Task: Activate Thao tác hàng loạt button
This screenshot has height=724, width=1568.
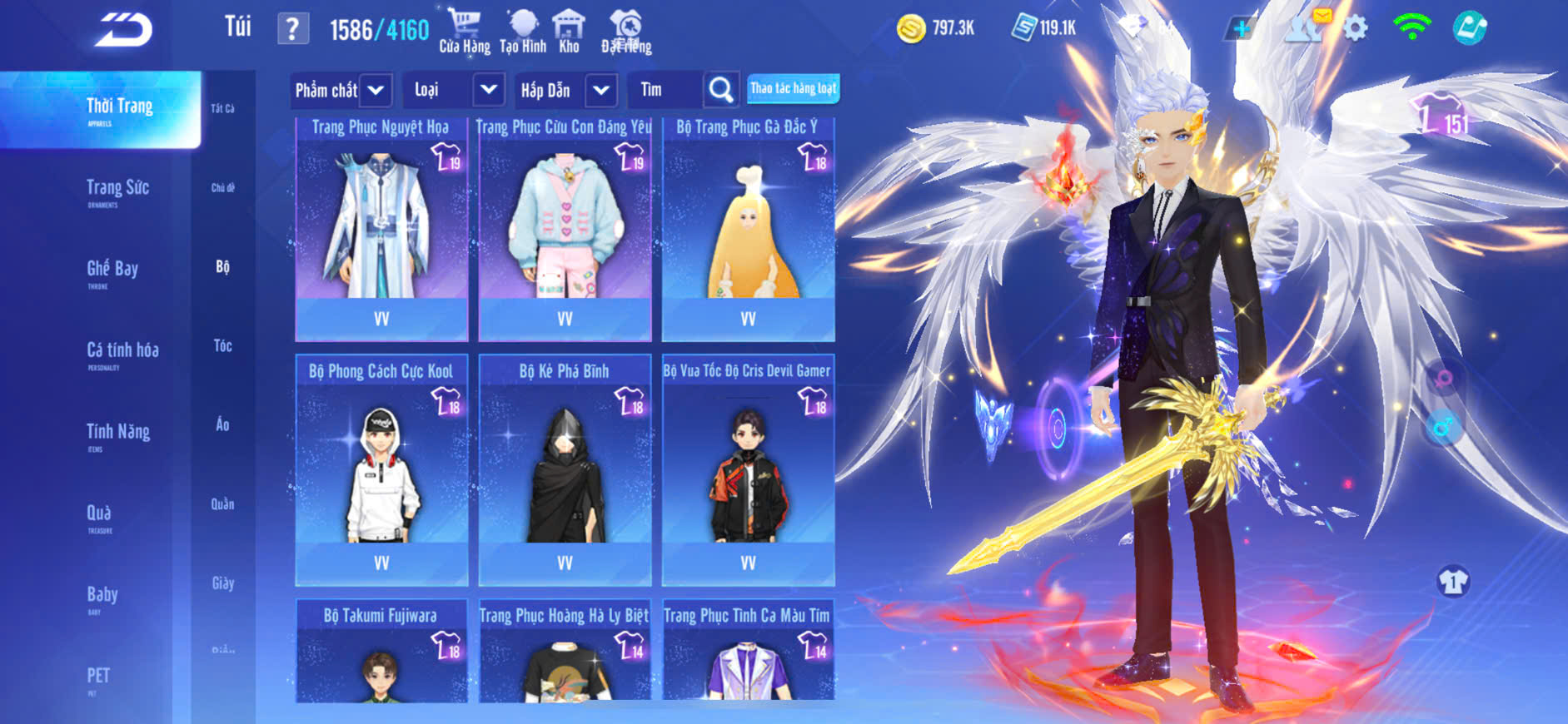Action: [793, 88]
